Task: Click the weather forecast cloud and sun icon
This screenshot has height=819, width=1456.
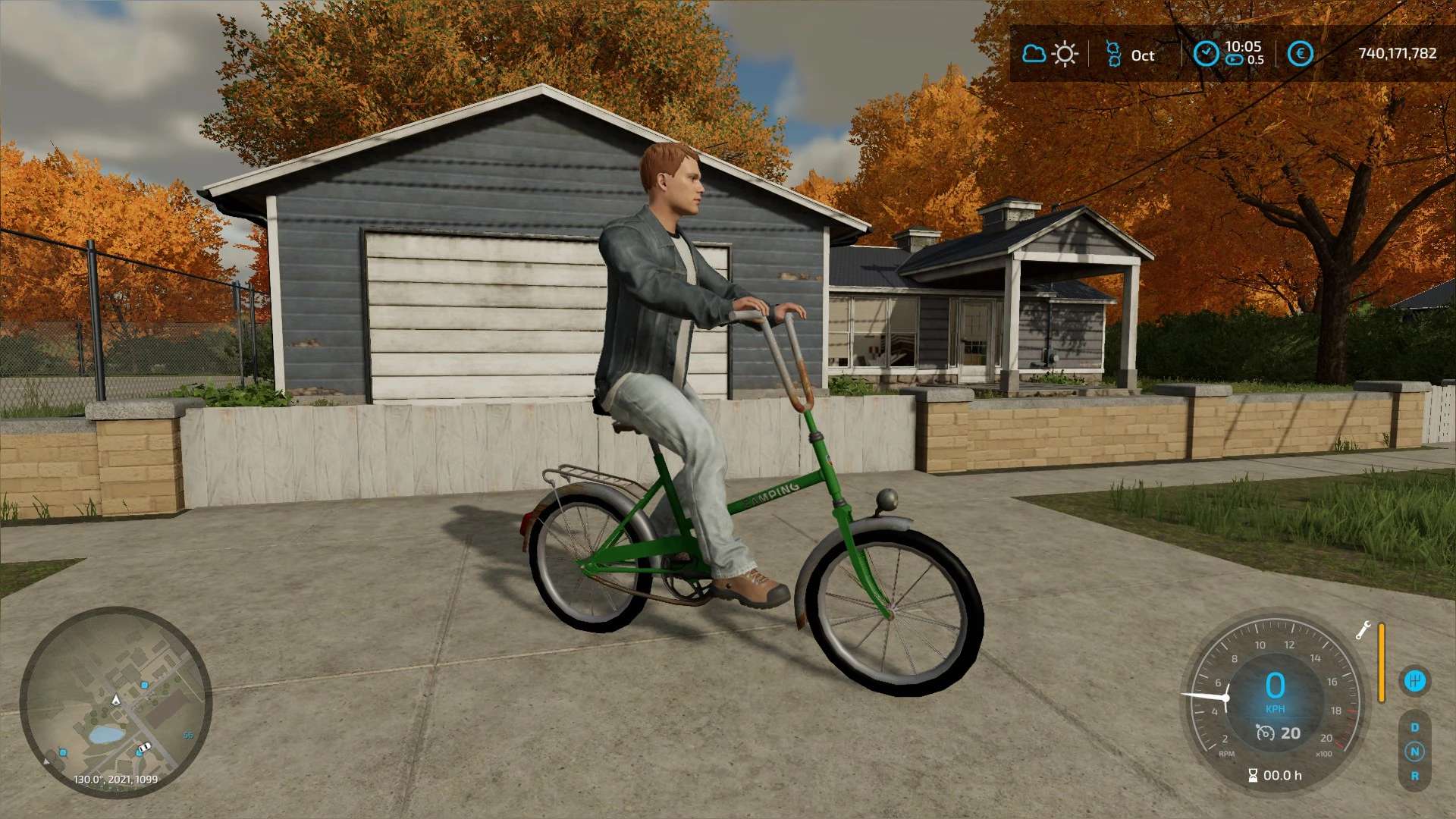Action: pyautogui.click(x=1050, y=54)
